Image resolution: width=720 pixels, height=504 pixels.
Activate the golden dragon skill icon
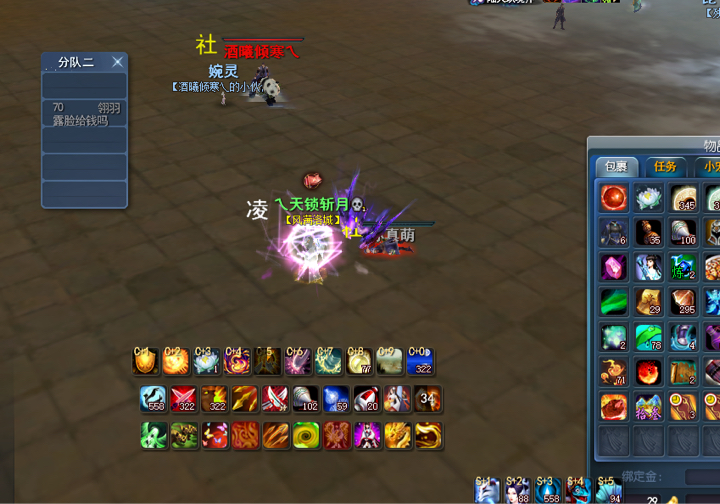(398, 435)
